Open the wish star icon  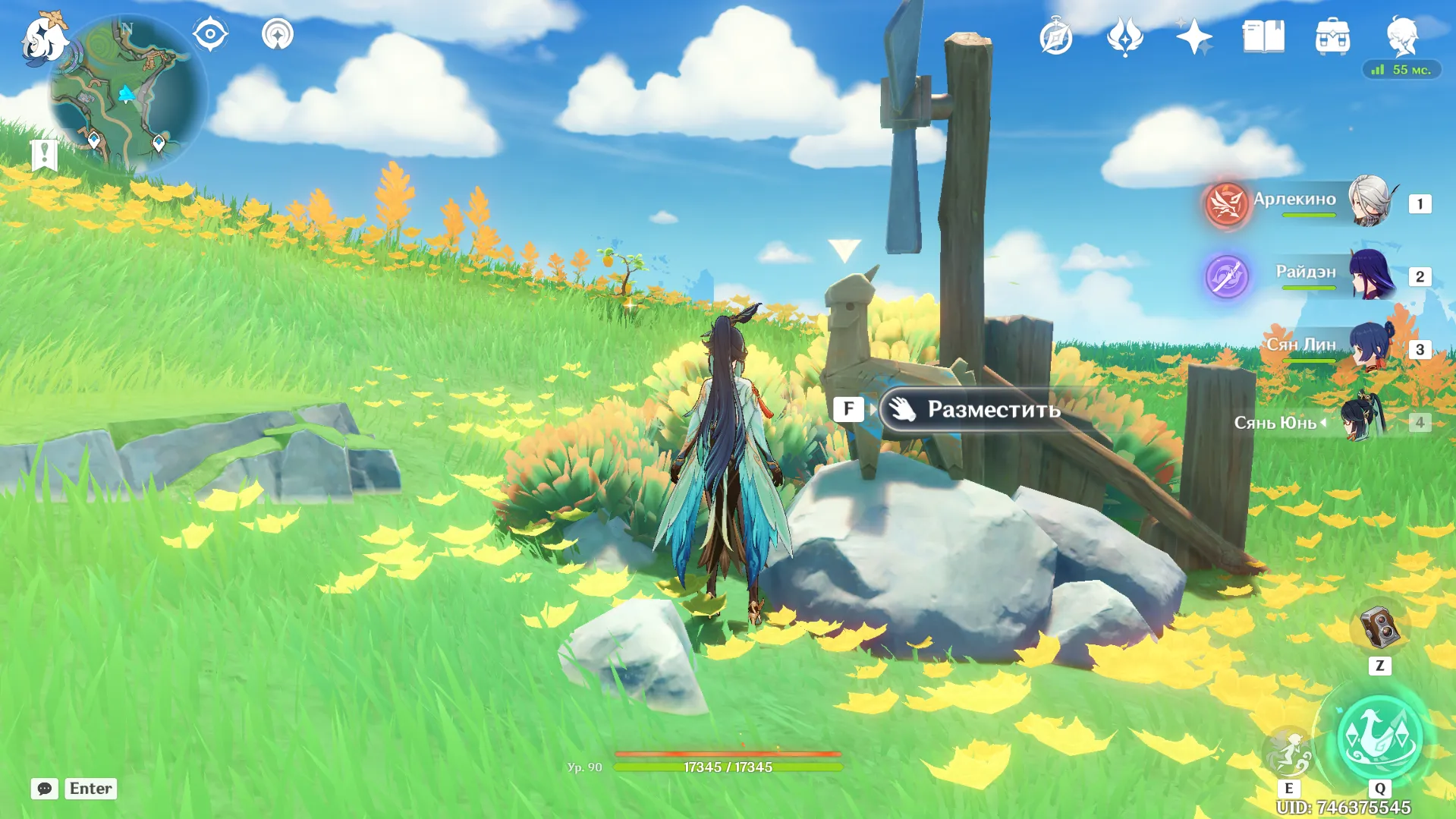click(x=1193, y=37)
